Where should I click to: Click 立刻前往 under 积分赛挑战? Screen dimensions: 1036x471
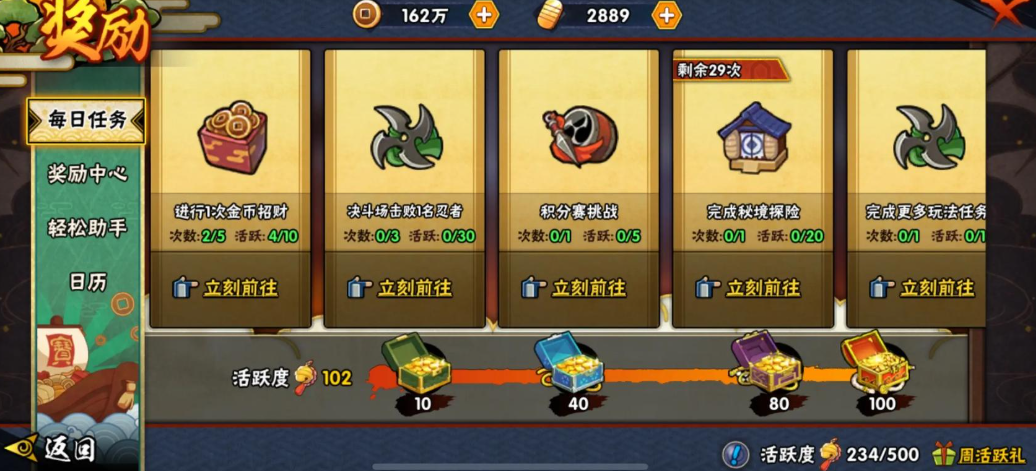click(x=577, y=288)
